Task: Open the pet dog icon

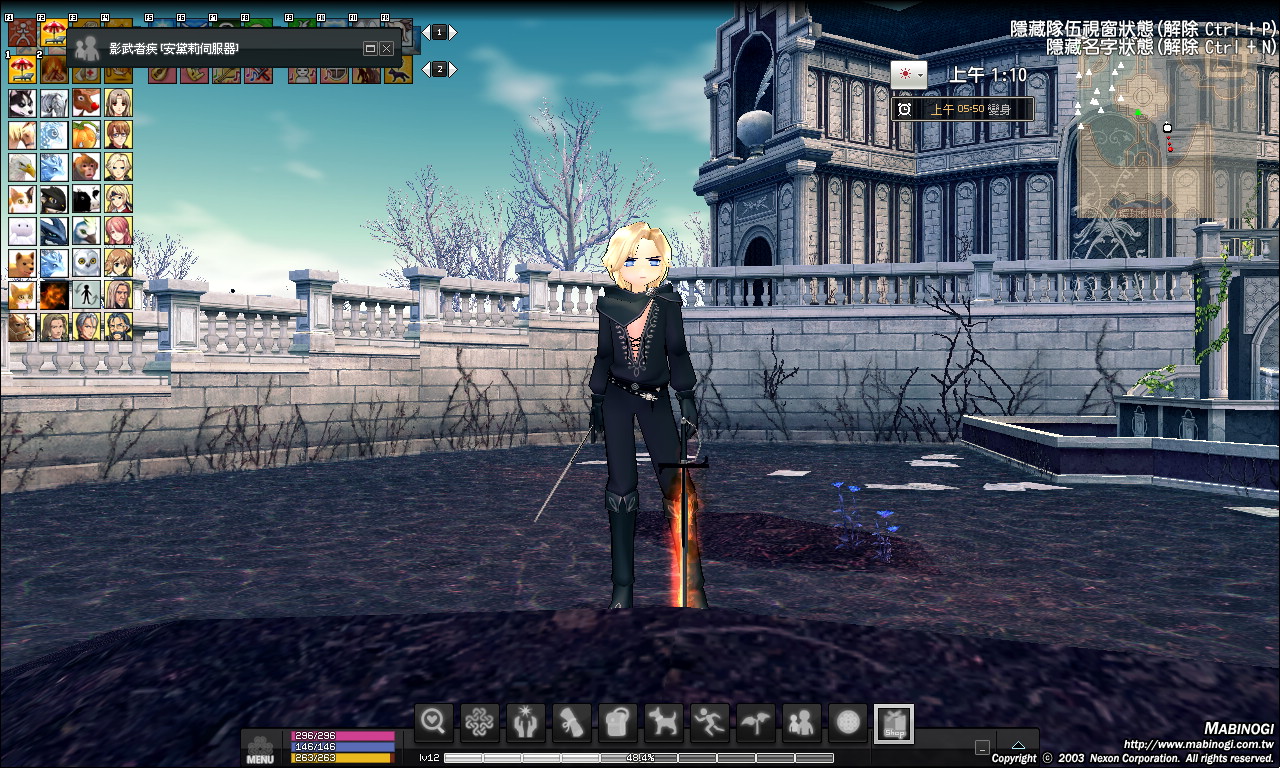Action: tap(664, 722)
